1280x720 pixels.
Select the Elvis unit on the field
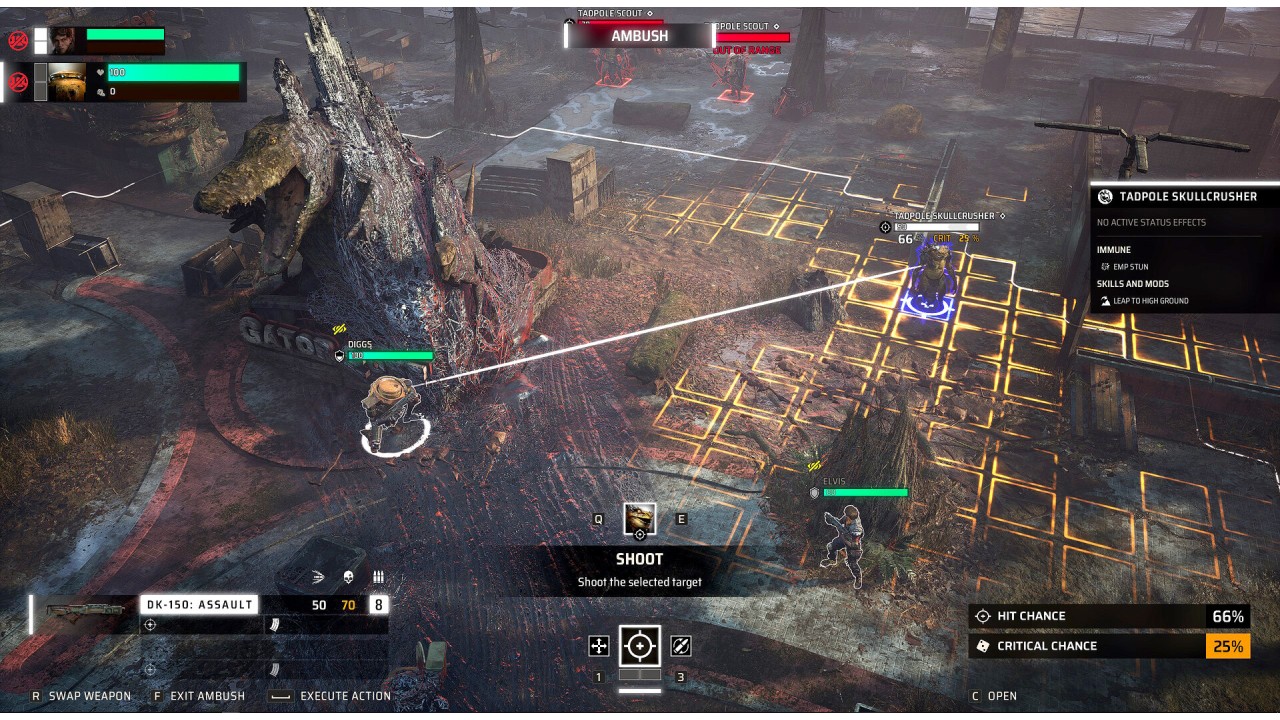[844, 542]
